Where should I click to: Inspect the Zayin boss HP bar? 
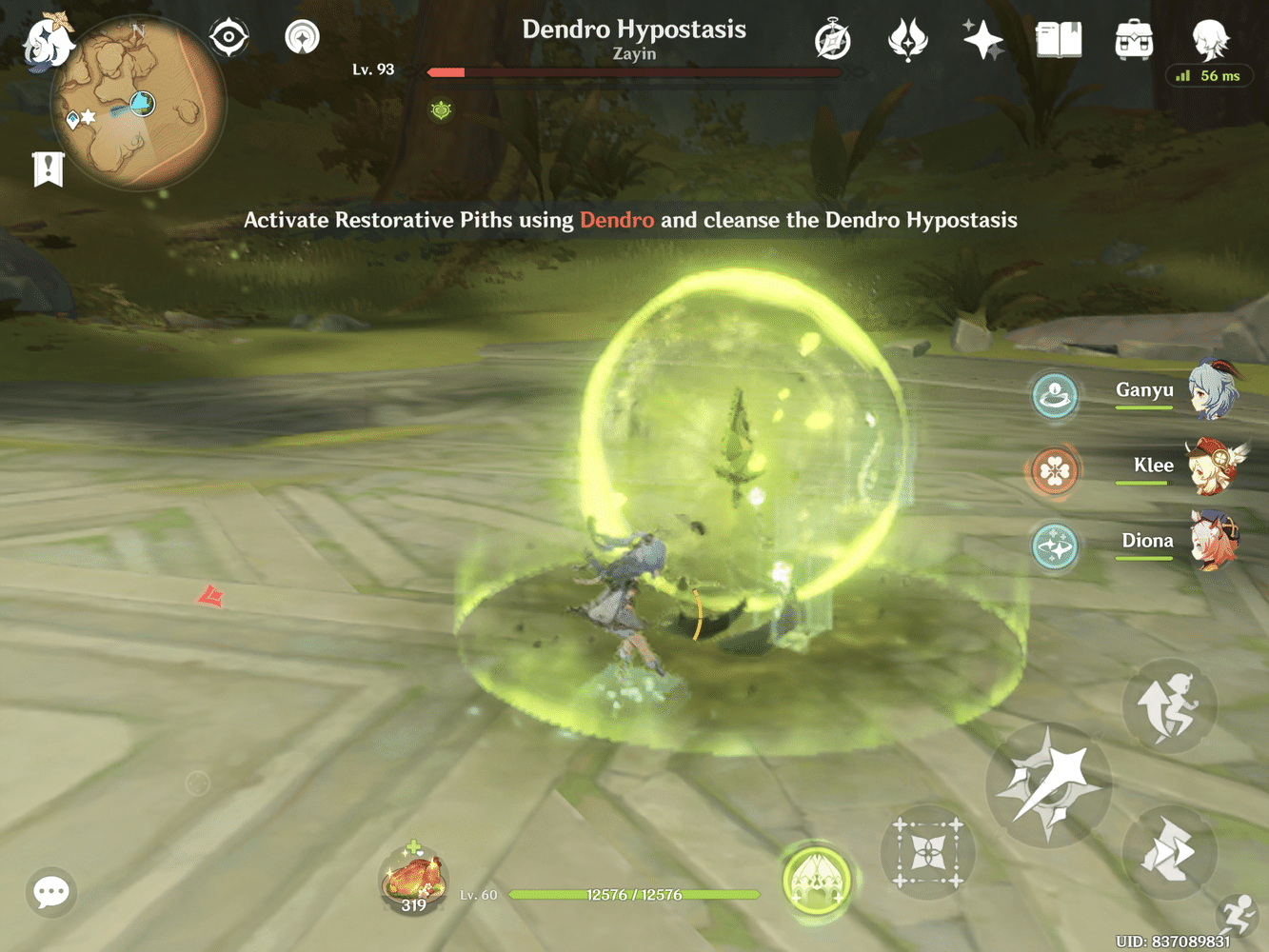(634, 70)
